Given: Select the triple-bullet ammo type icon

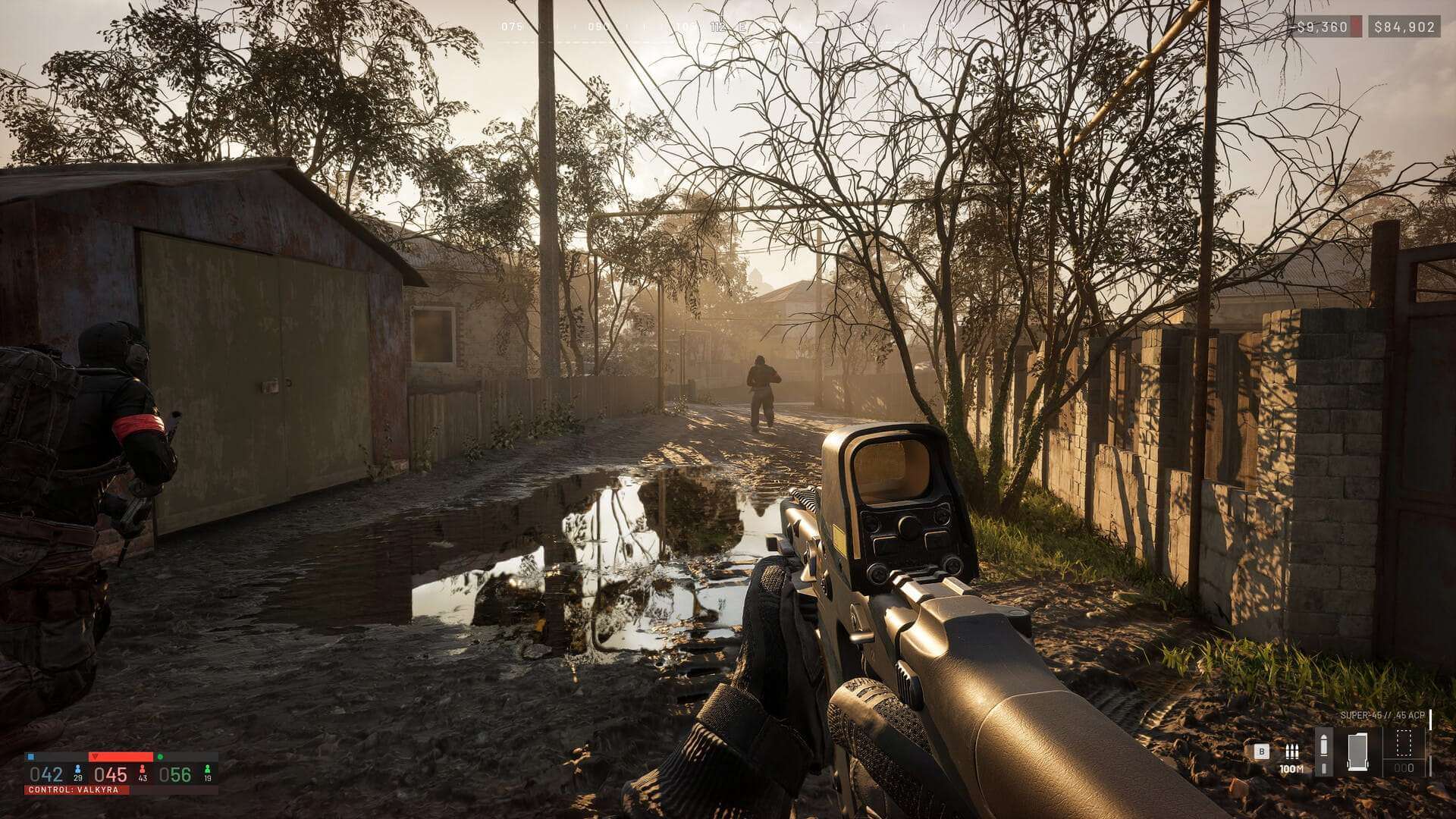Looking at the screenshot, I should tap(1292, 752).
